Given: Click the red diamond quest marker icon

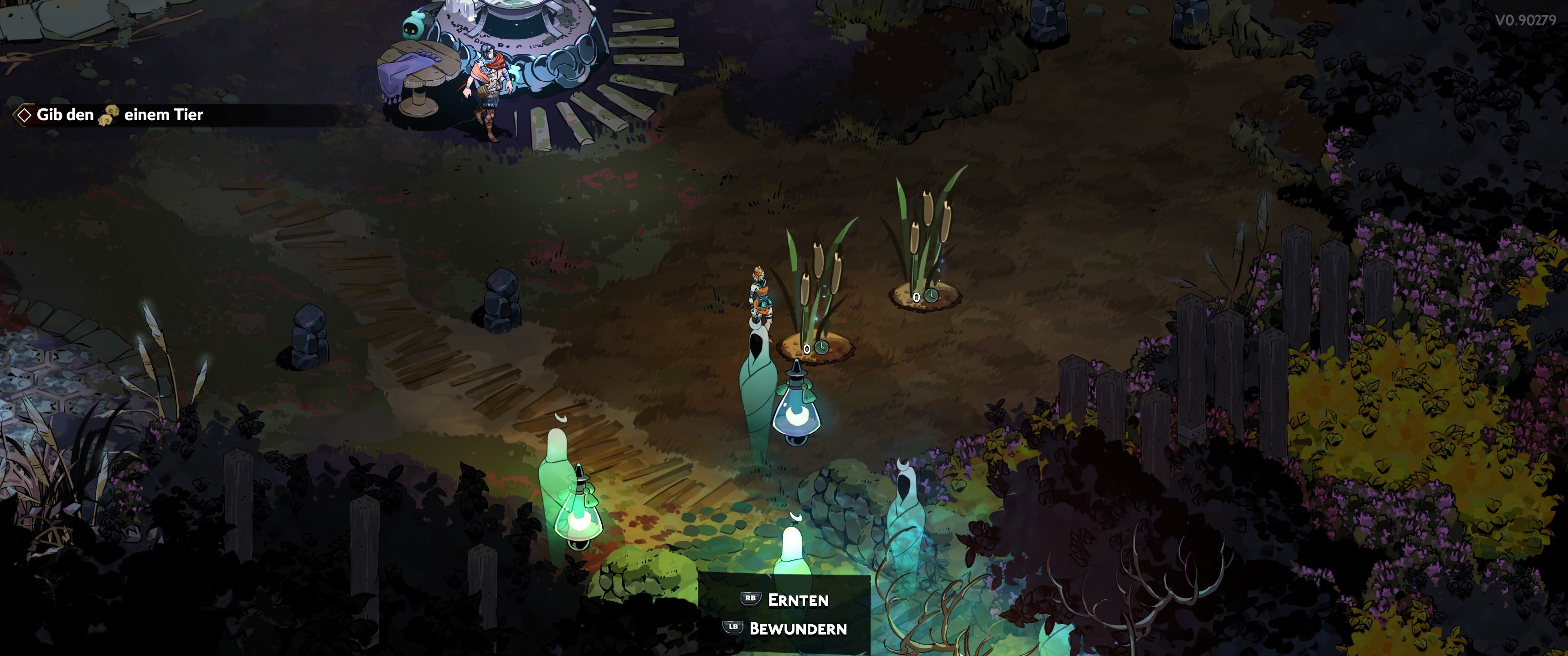Looking at the screenshot, I should tap(24, 114).
